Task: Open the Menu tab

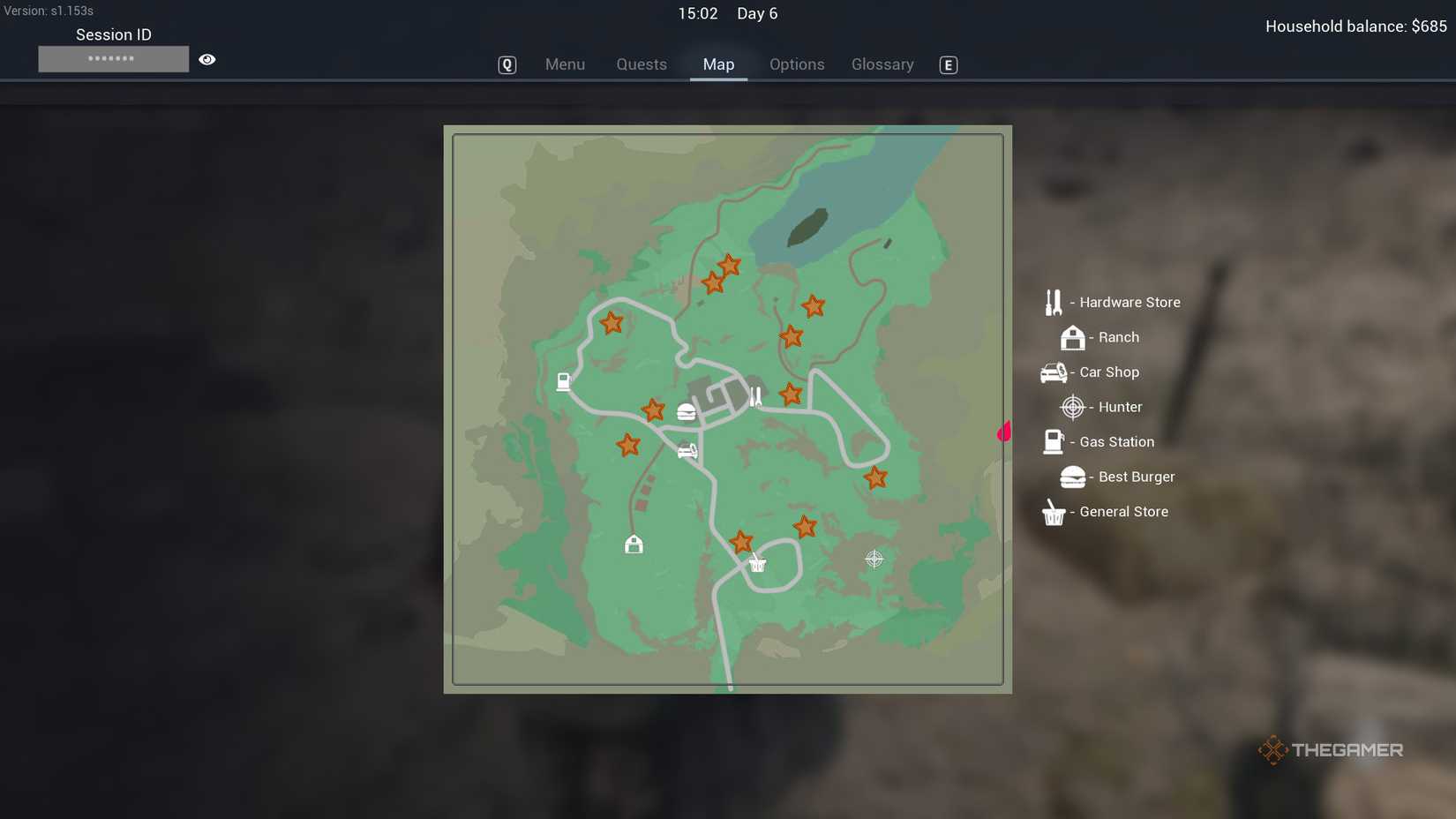Action: (566, 64)
